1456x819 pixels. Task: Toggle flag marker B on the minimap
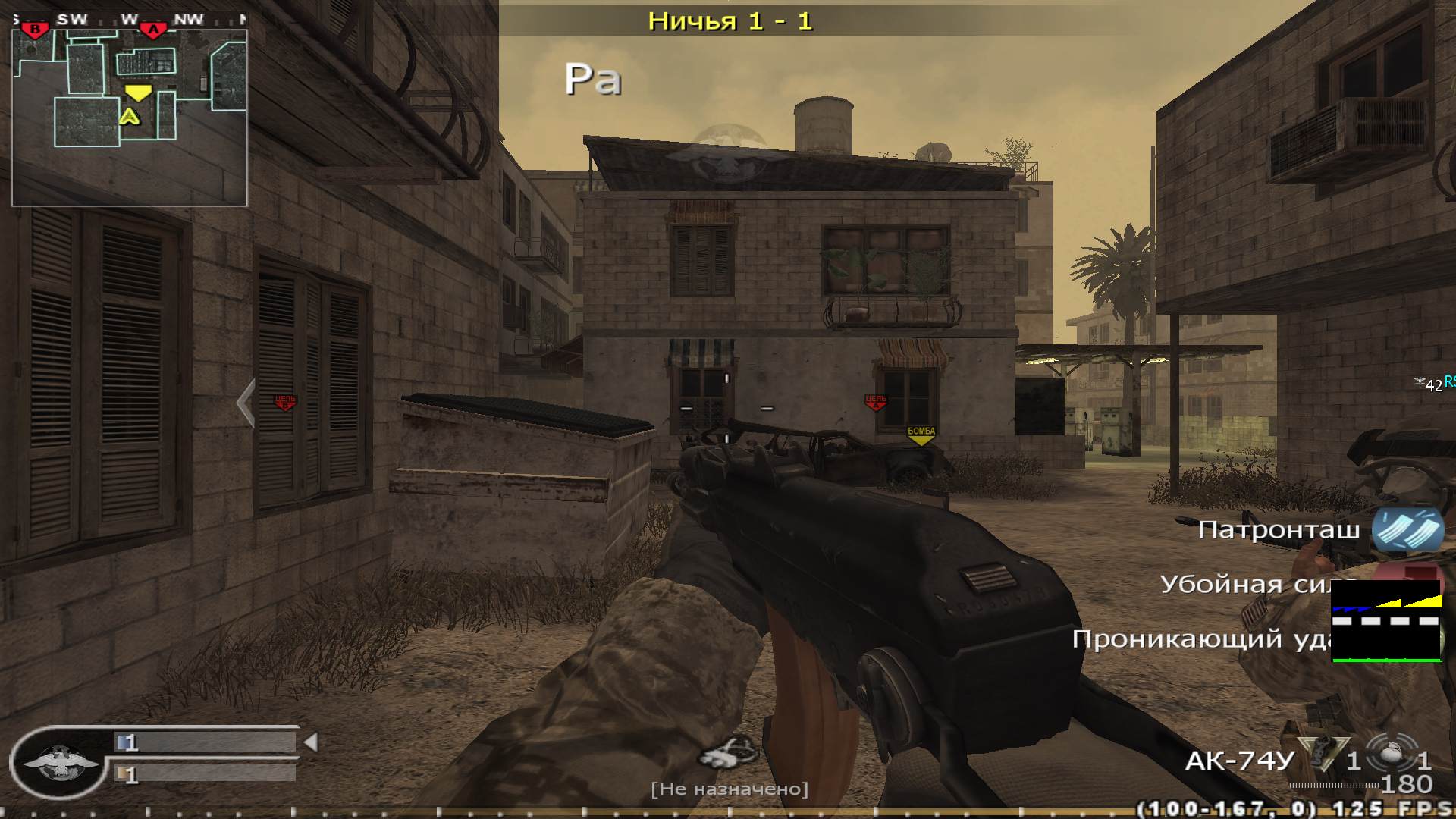click(x=35, y=29)
